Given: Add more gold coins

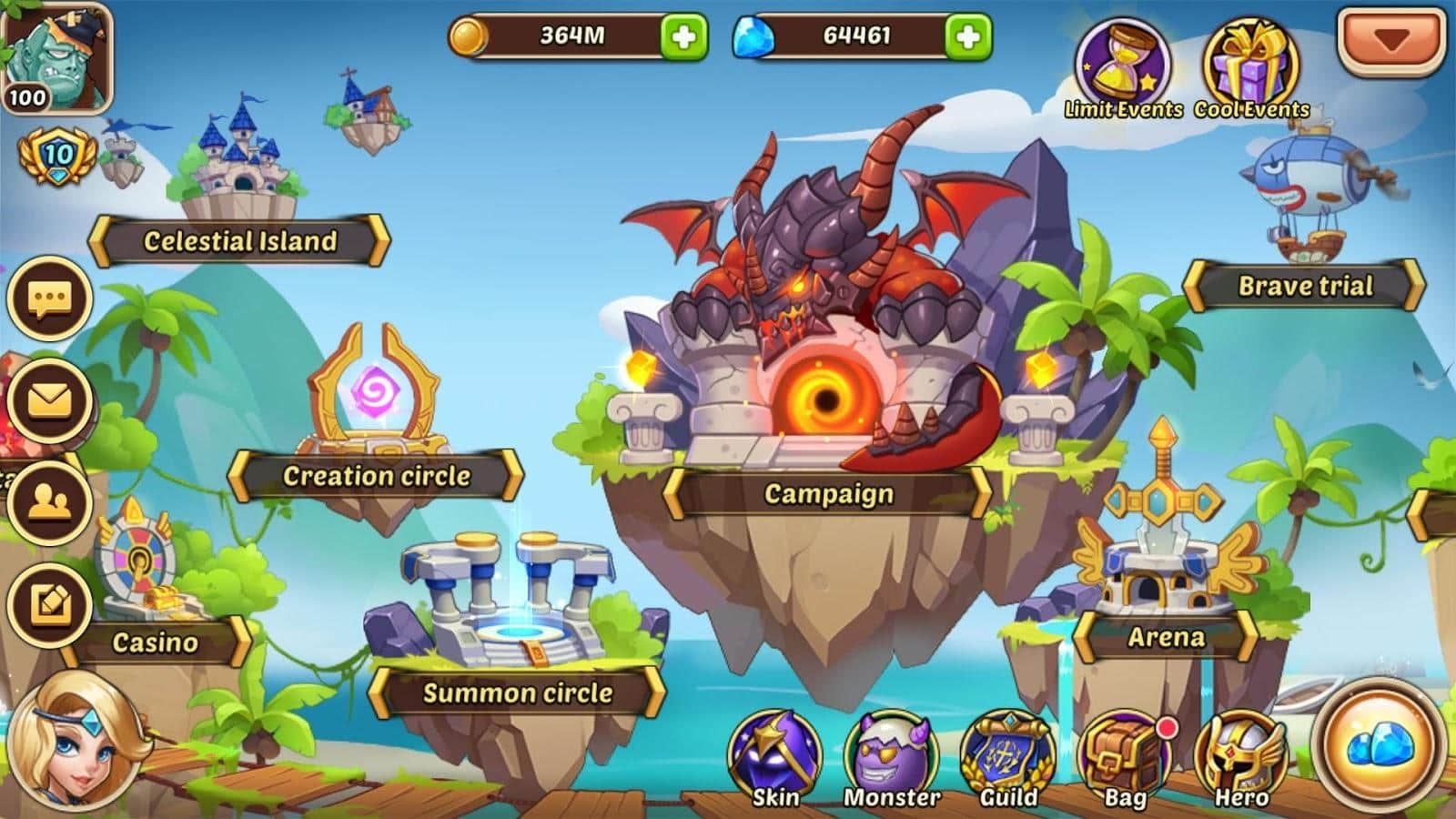Looking at the screenshot, I should (x=682, y=36).
